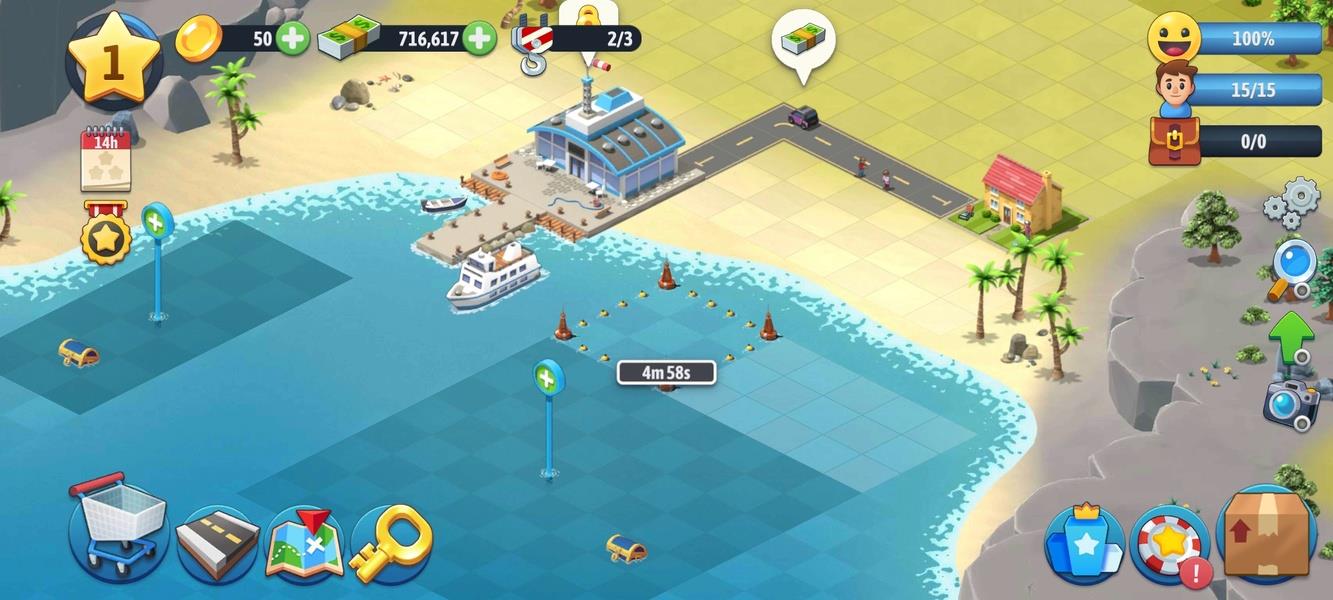Open the island map
This screenshot has height=600, width=1333.
(304, 543)
